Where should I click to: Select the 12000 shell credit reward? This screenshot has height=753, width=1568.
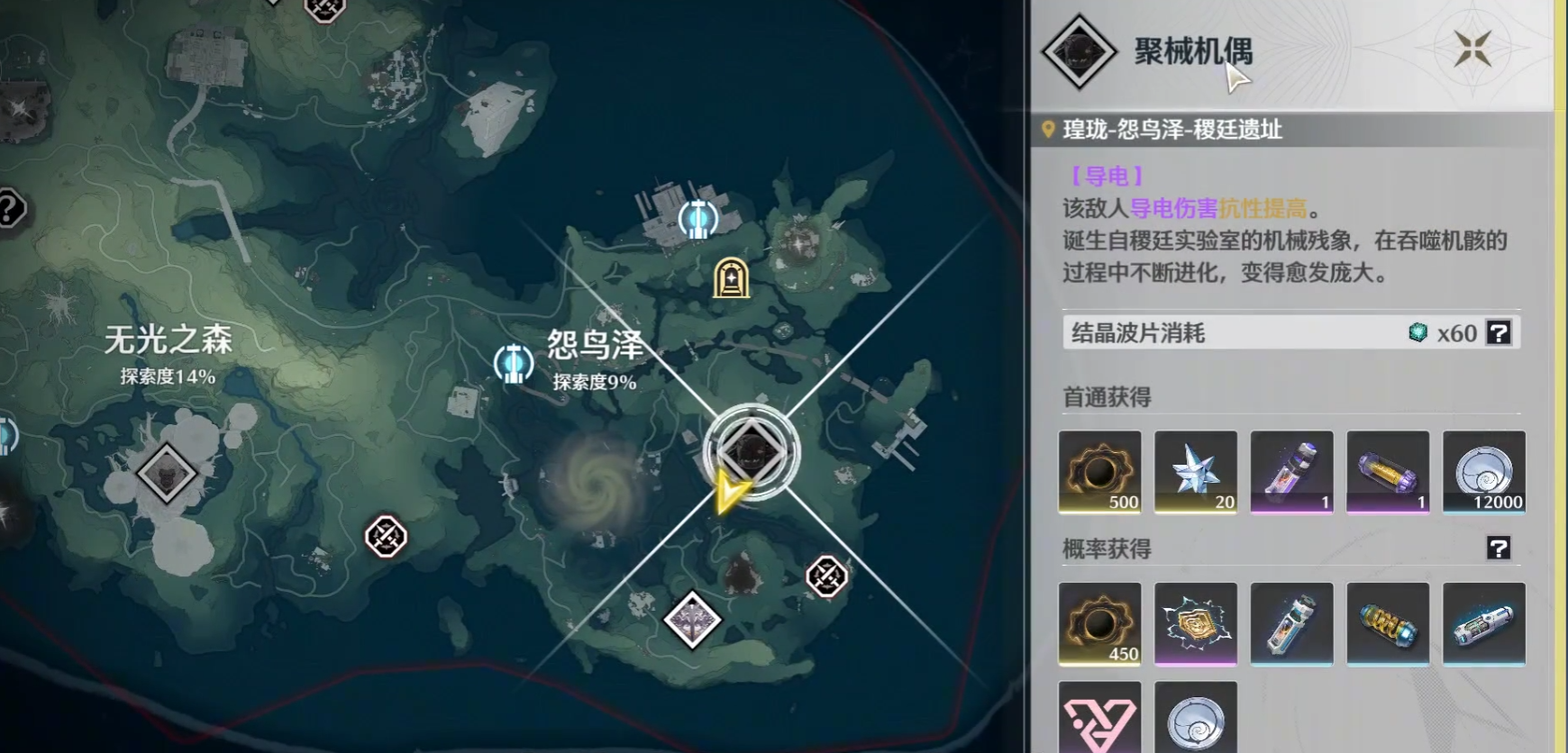click(x=1485, y=472)
